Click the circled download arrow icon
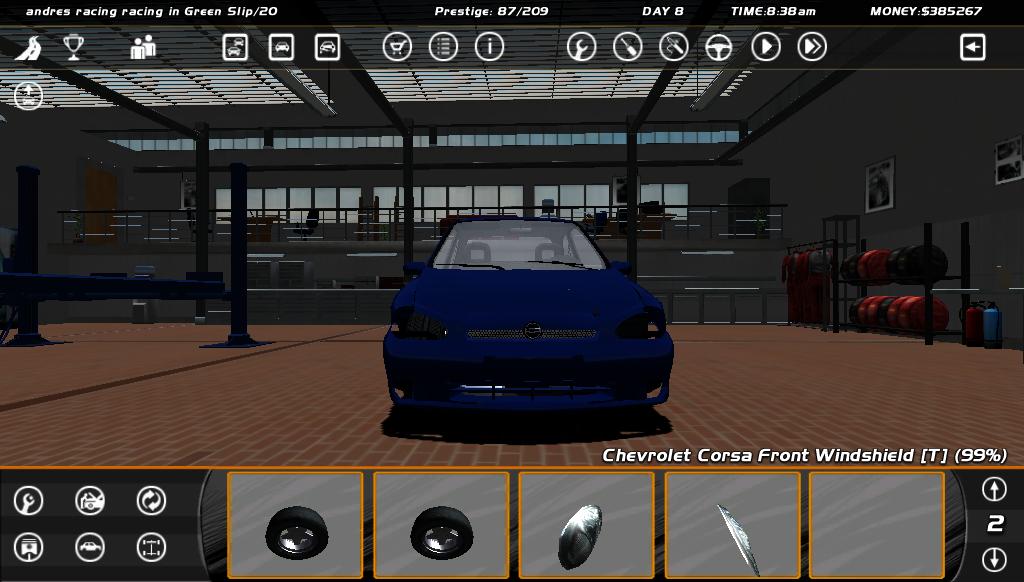 pos(28,96)
